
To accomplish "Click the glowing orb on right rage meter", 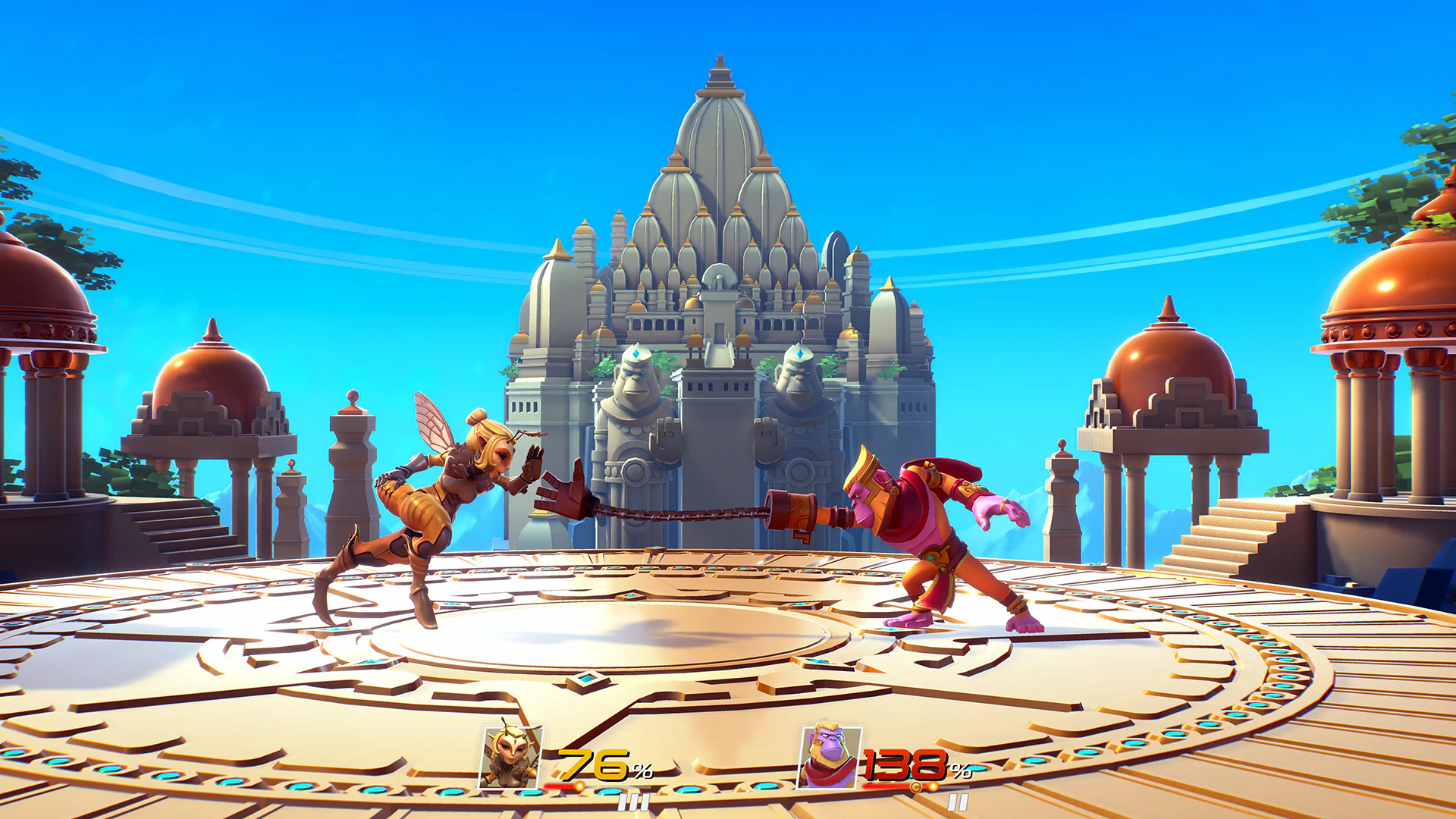I will click(x=934, y=786).
